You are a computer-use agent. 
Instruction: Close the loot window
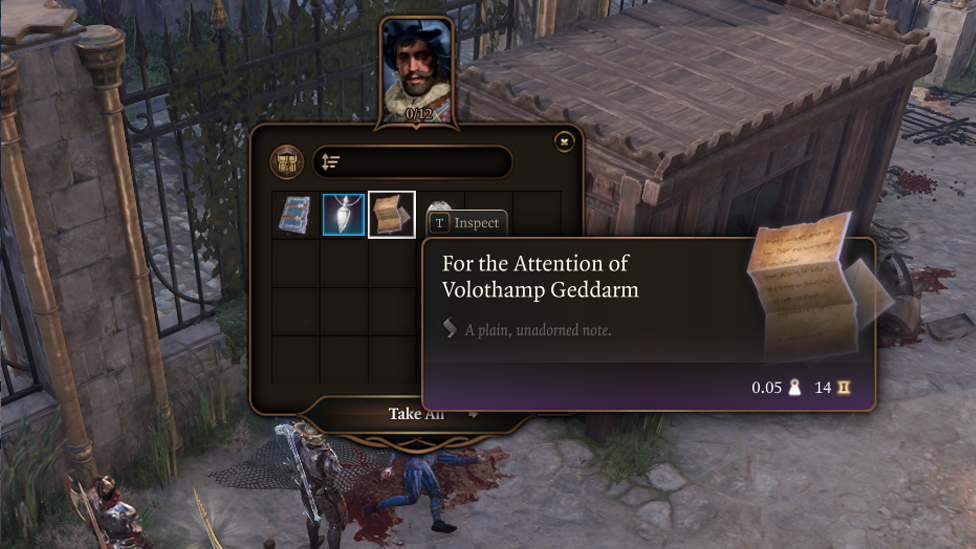pos(564,143)
